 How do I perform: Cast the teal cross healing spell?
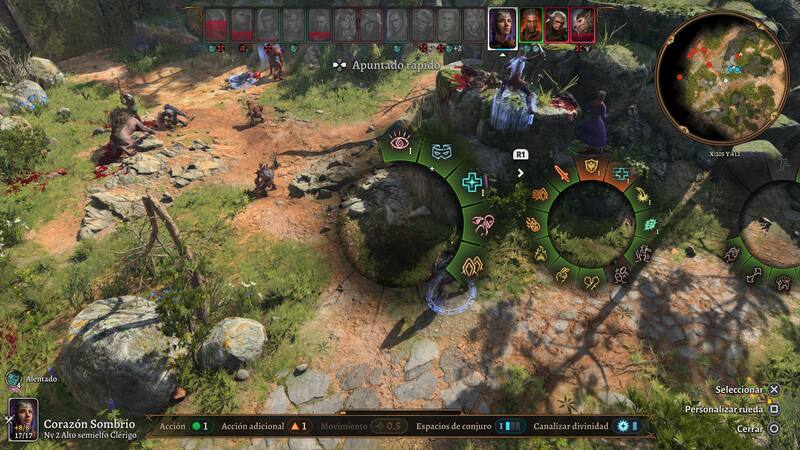(471, 182)
